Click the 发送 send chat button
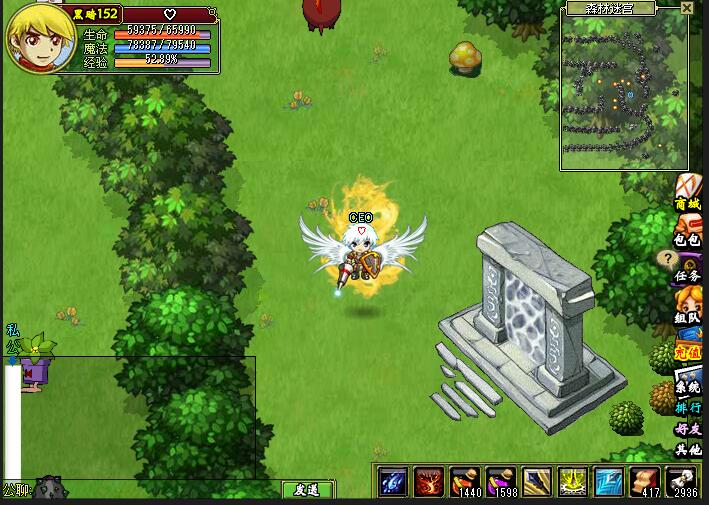709x505 pixels. (307, 490)
